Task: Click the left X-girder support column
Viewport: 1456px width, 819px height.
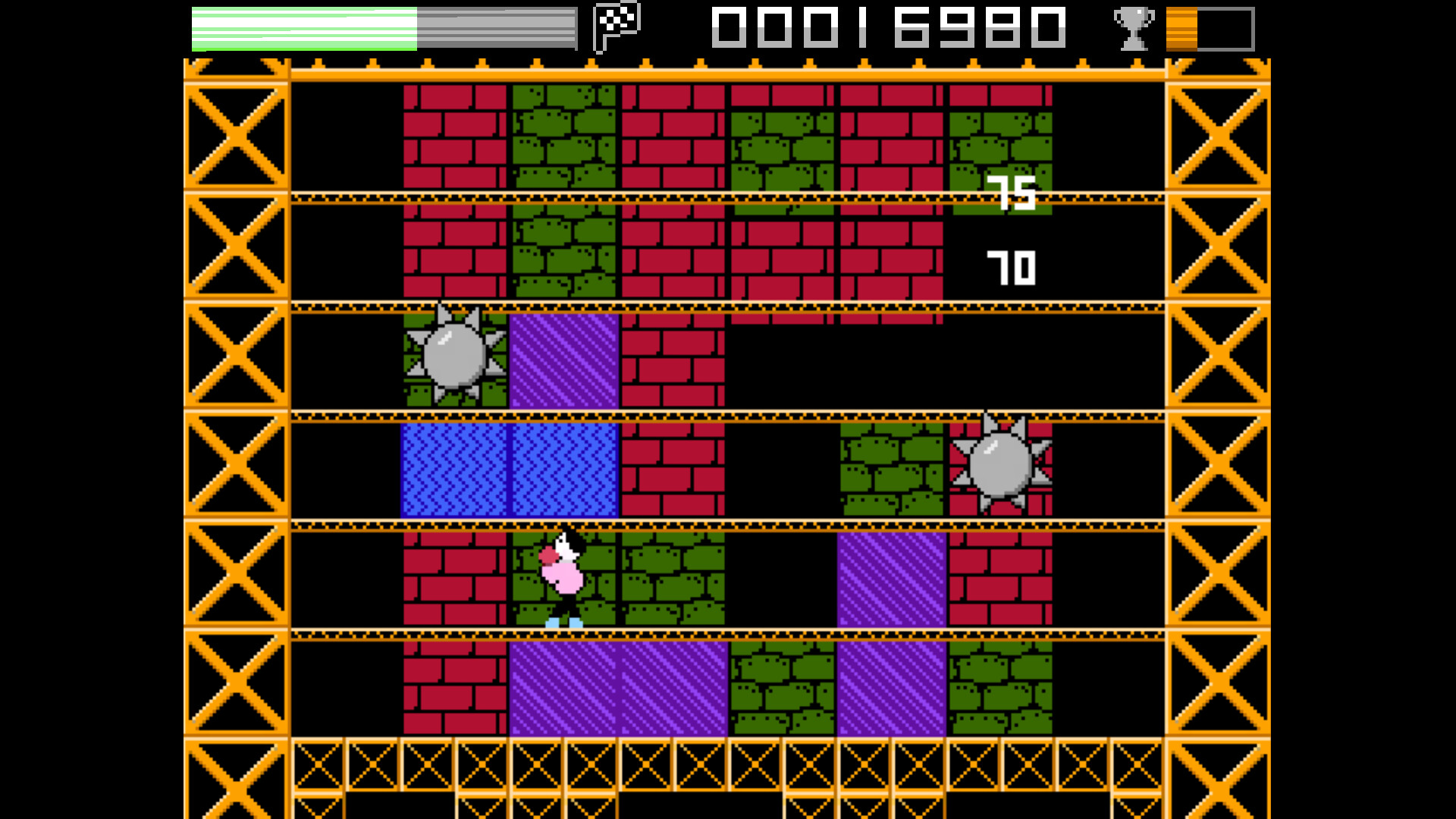Action: click(x=235, y=409)
